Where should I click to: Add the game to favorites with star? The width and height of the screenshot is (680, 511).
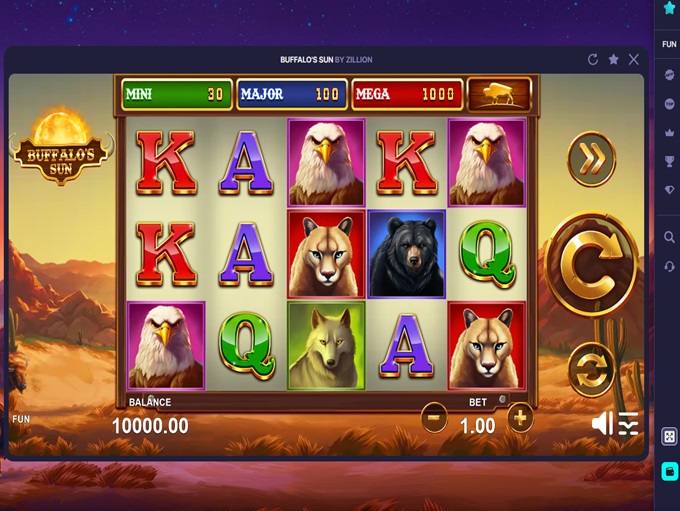(614, 60)
